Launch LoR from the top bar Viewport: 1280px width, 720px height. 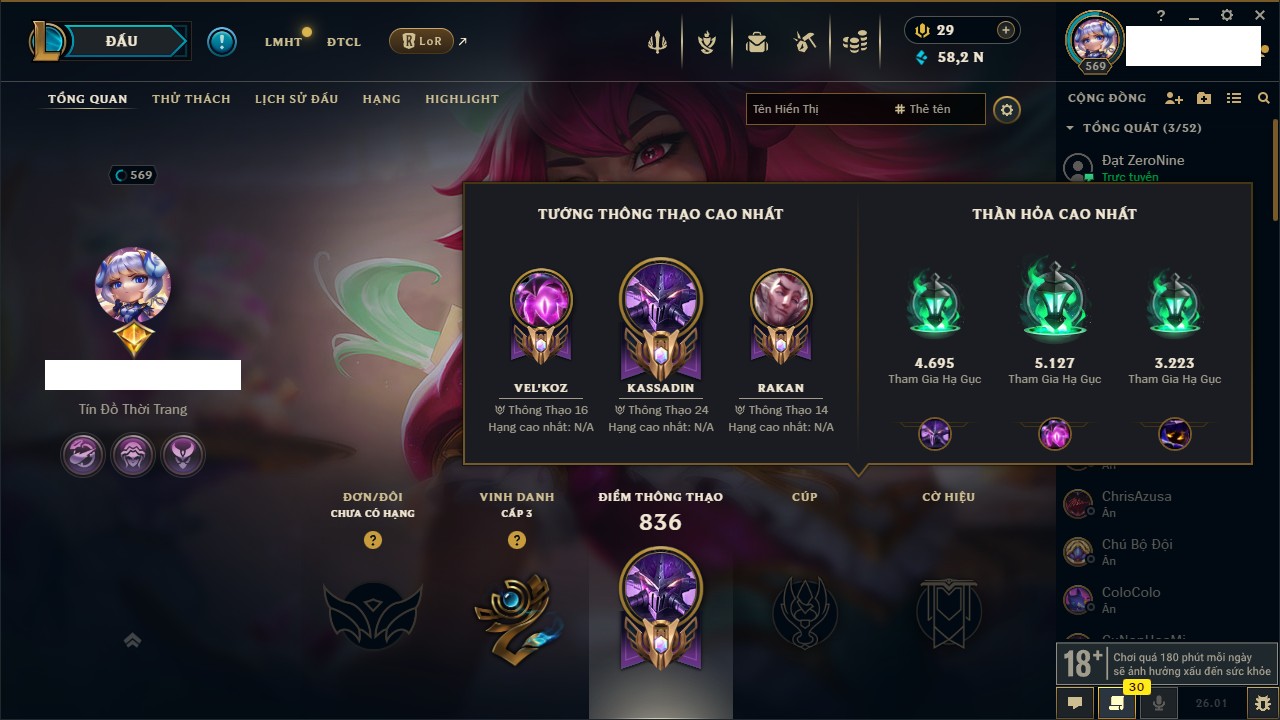pos(421,41)
